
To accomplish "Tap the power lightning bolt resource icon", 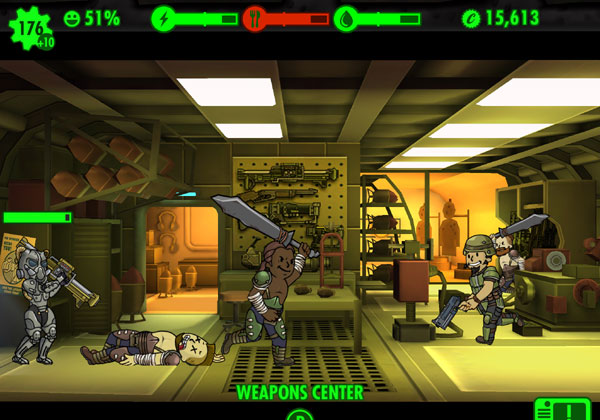I will pyautogui.click(x=163, y=18).
